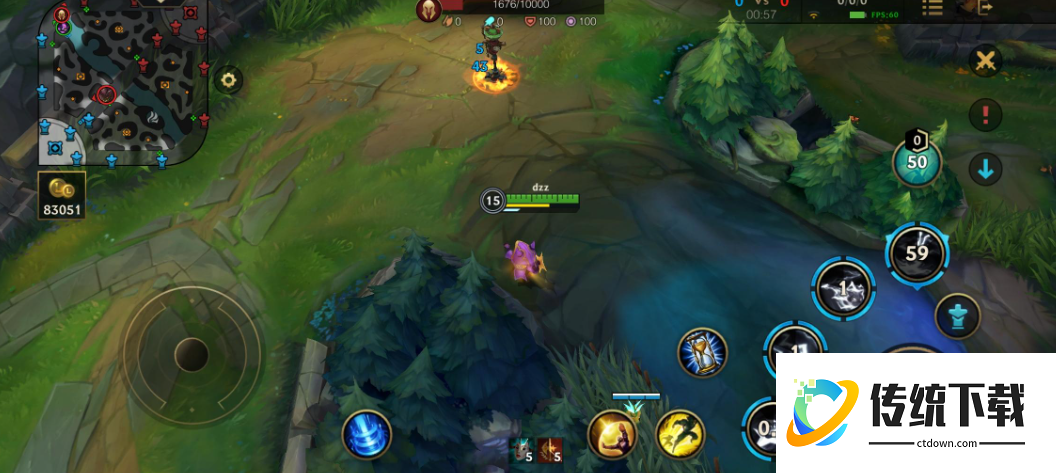This screenshot has height=473, width=1056.
Task: Tap the blue down-arrow ping button
Action: 986,169
